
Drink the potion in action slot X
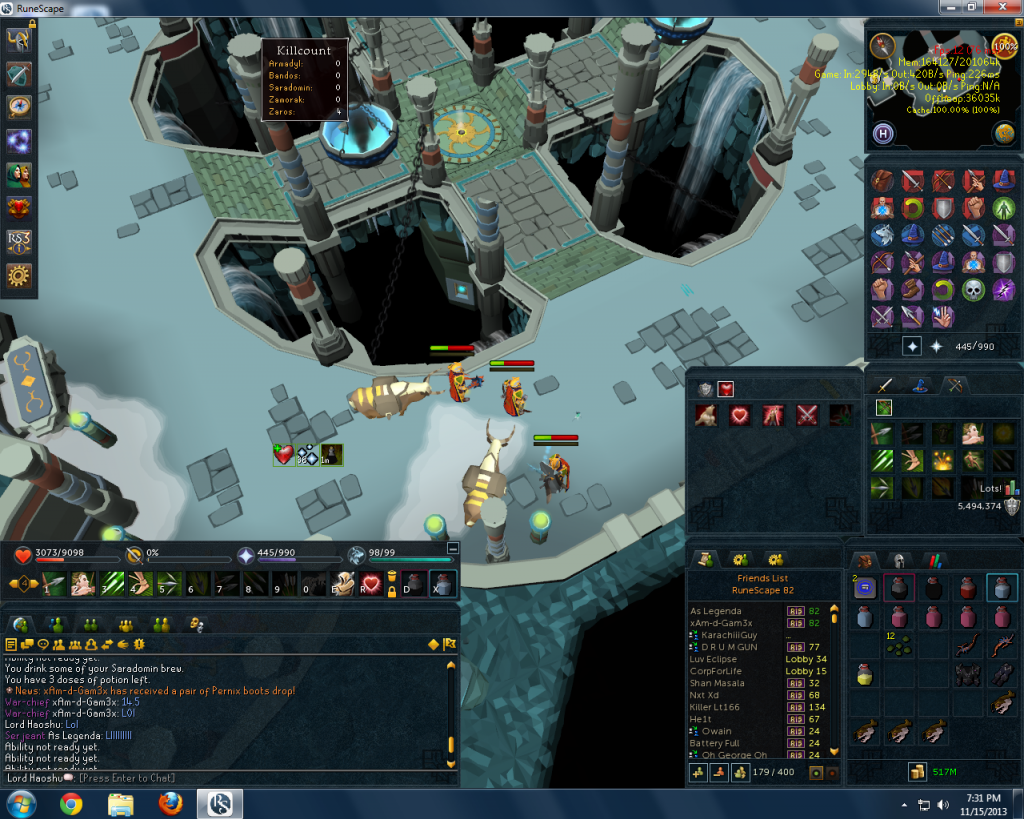click(440, 584)
